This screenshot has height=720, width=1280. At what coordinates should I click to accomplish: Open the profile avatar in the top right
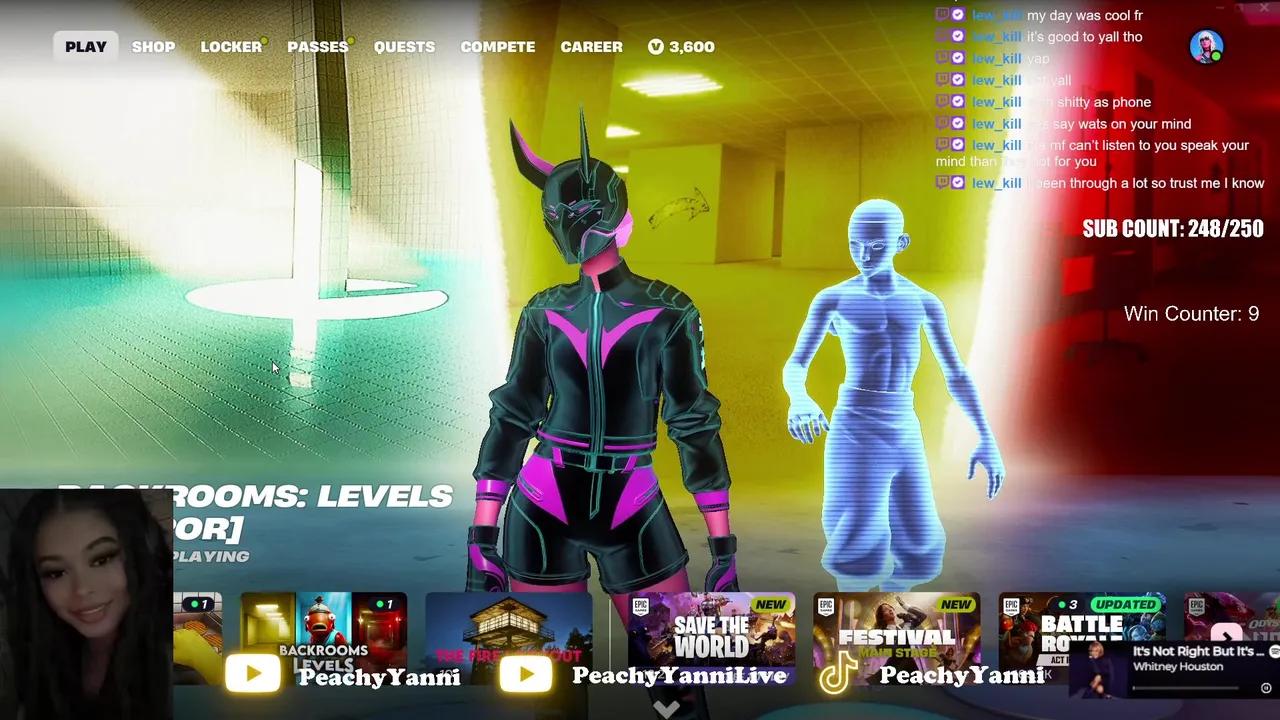click(x=1206, y=46)
